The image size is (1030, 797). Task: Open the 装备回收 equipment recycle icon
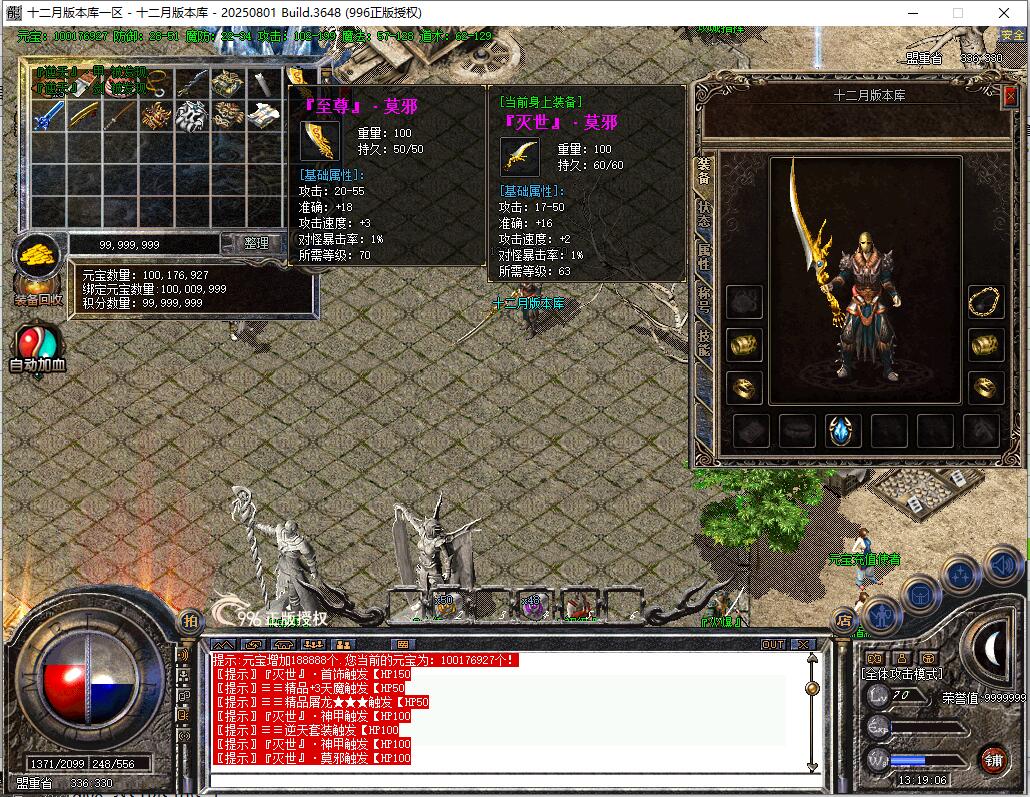tap(38, 268)
